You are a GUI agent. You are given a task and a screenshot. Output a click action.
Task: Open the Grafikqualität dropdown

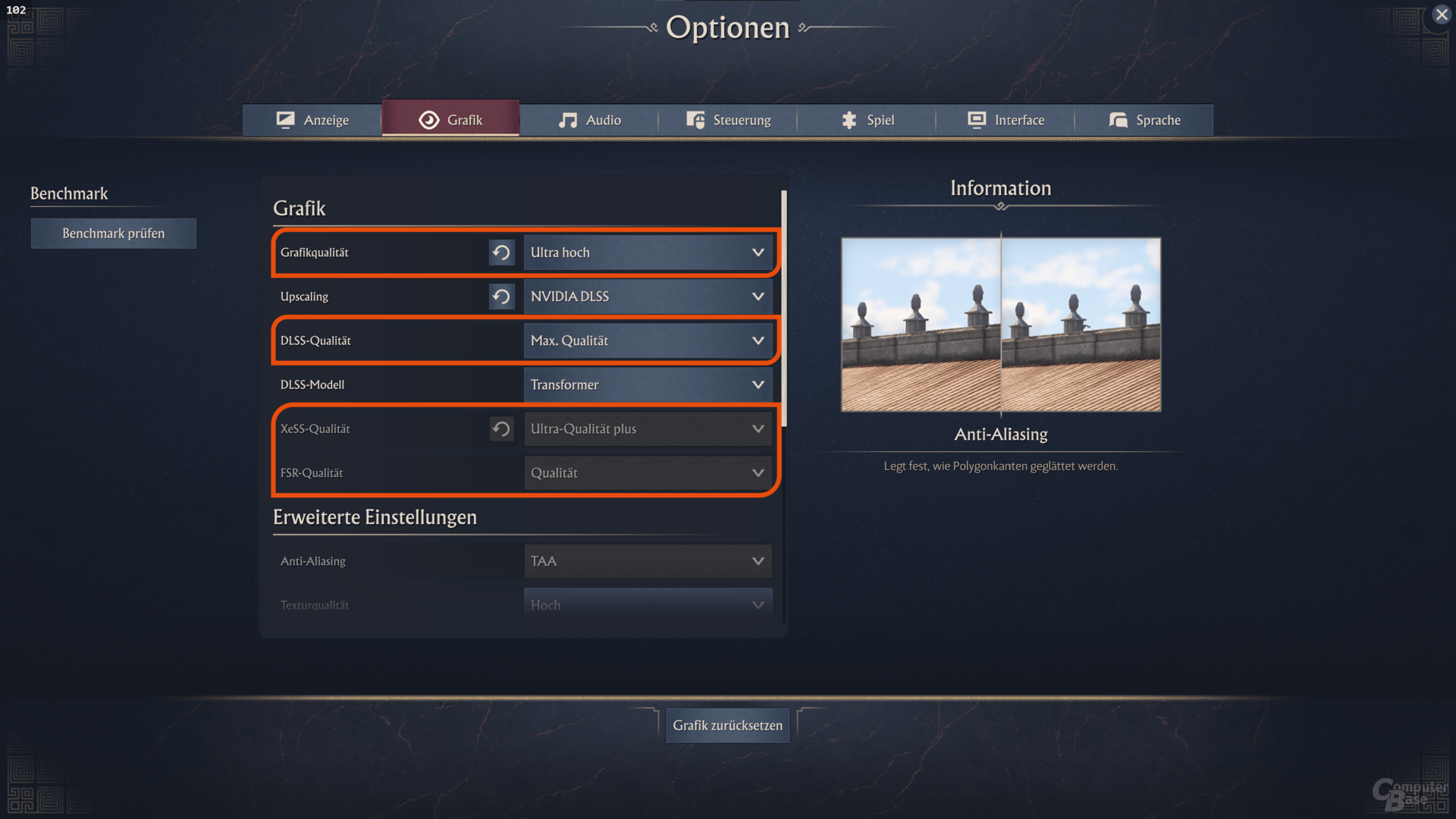click(x=648, y=253)
